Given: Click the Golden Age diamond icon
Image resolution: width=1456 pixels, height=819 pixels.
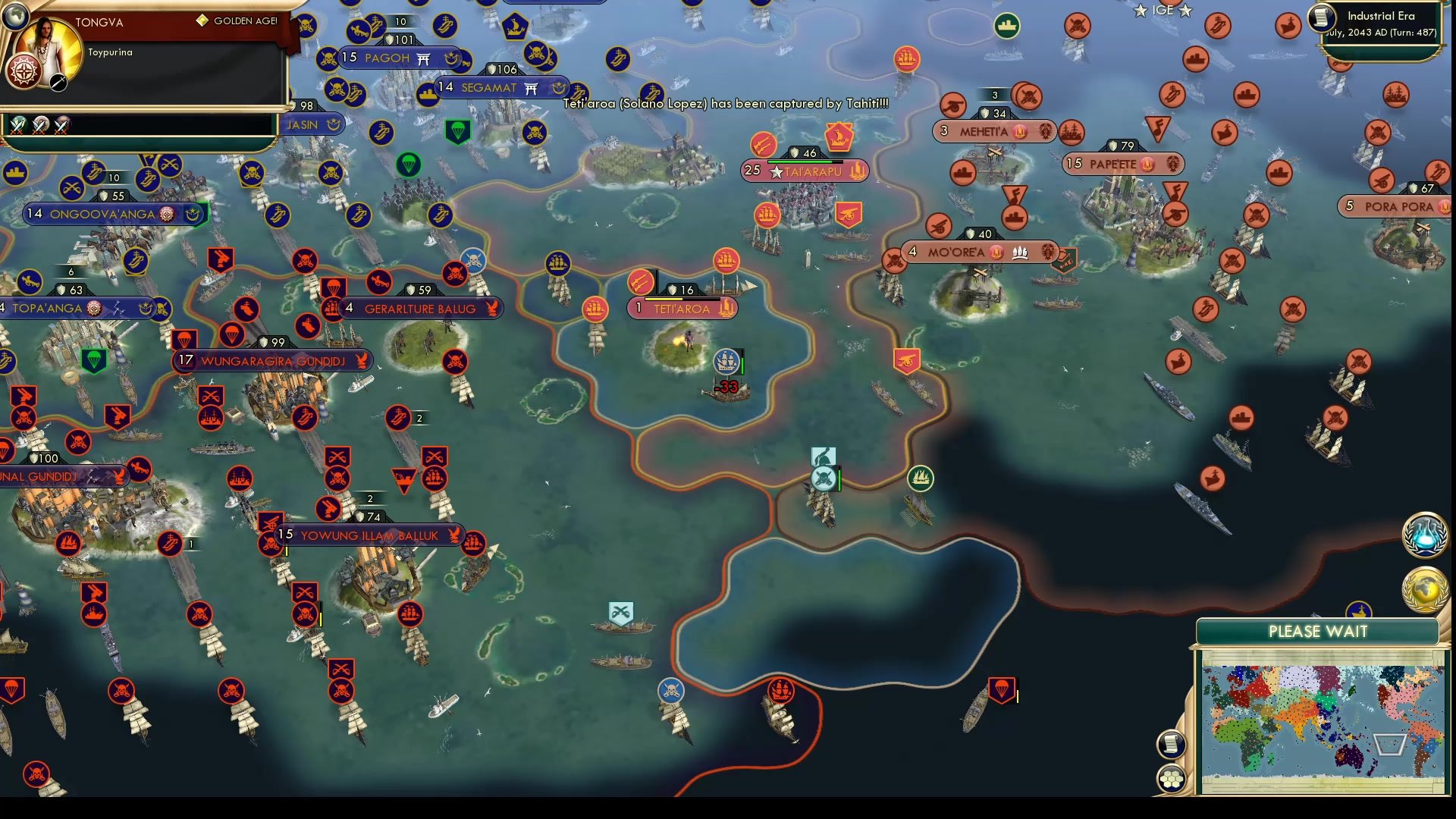Looking at the screenshot, I should click(201, 21).
